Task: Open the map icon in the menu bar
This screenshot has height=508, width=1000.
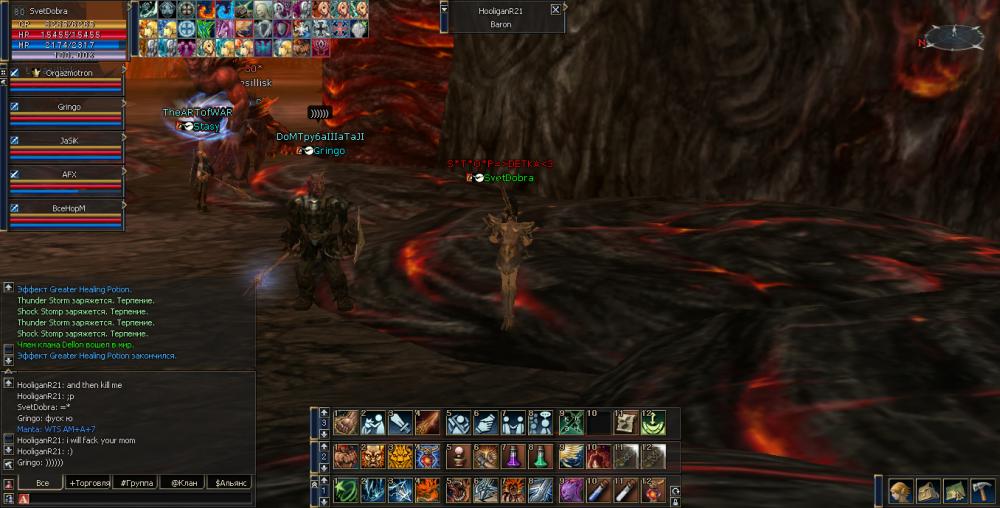Action: point(955,491)
